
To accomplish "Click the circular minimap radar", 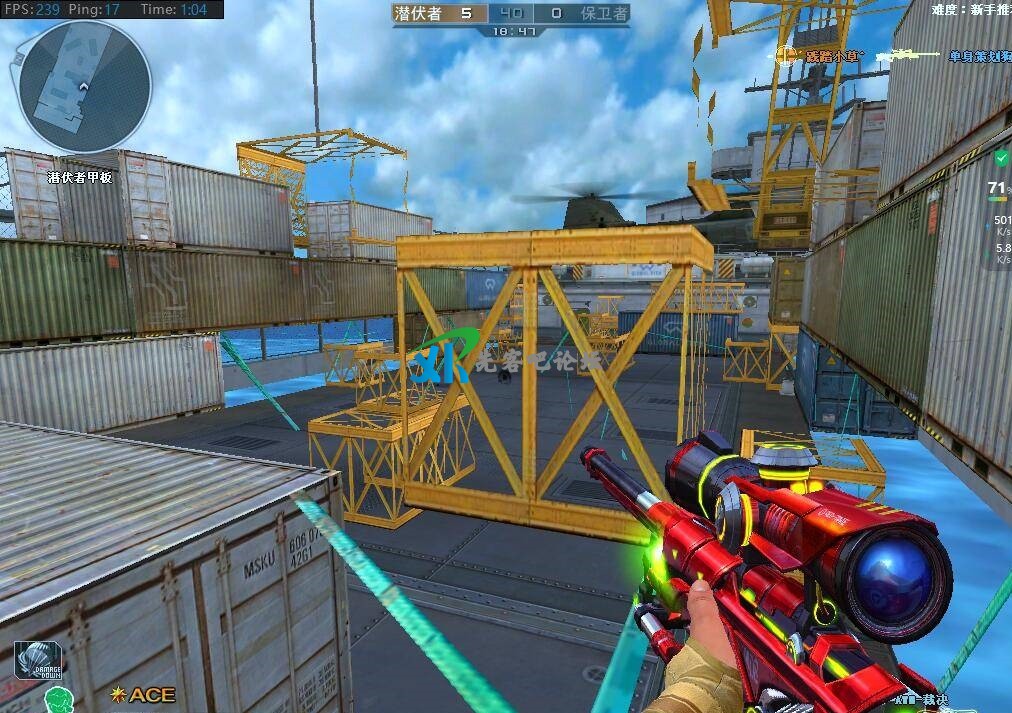I will (x=85, y=88).
